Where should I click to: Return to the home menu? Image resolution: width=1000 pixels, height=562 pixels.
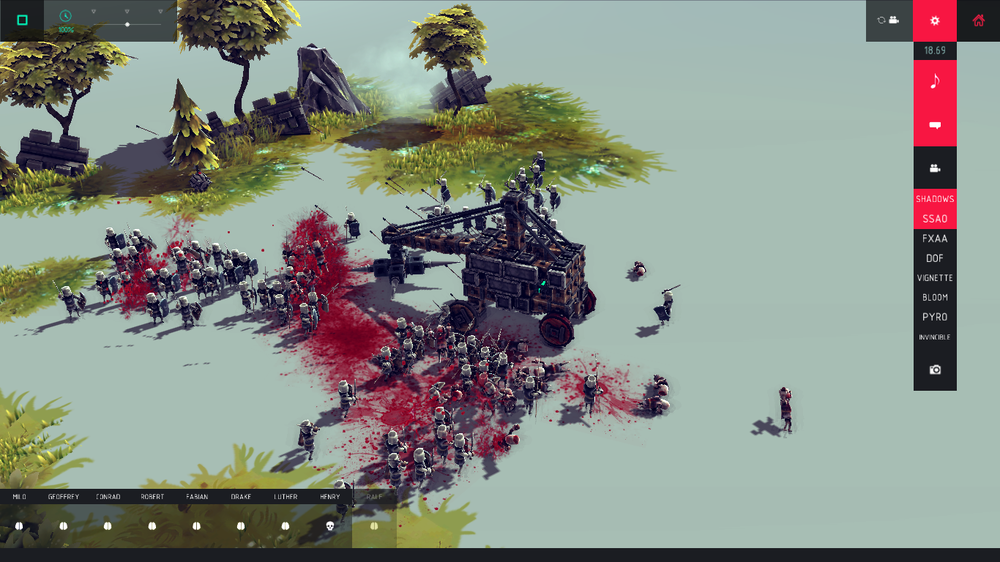click(x=978, y=20)
